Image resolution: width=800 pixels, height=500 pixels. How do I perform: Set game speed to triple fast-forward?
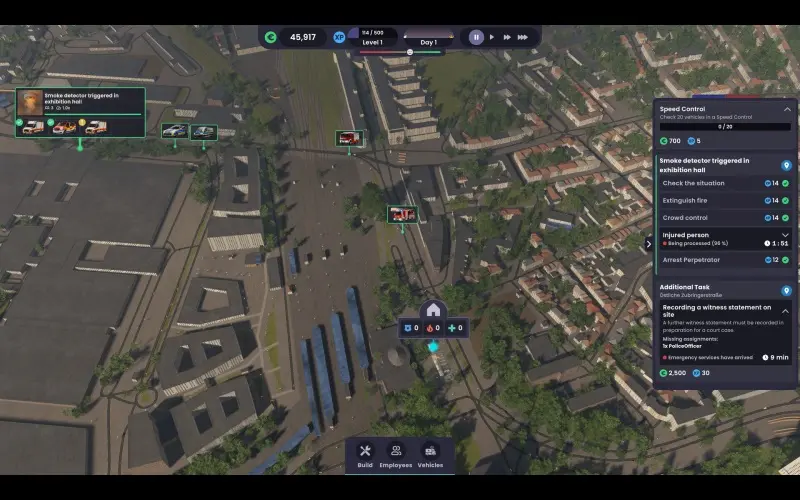(x=524, y=37)
